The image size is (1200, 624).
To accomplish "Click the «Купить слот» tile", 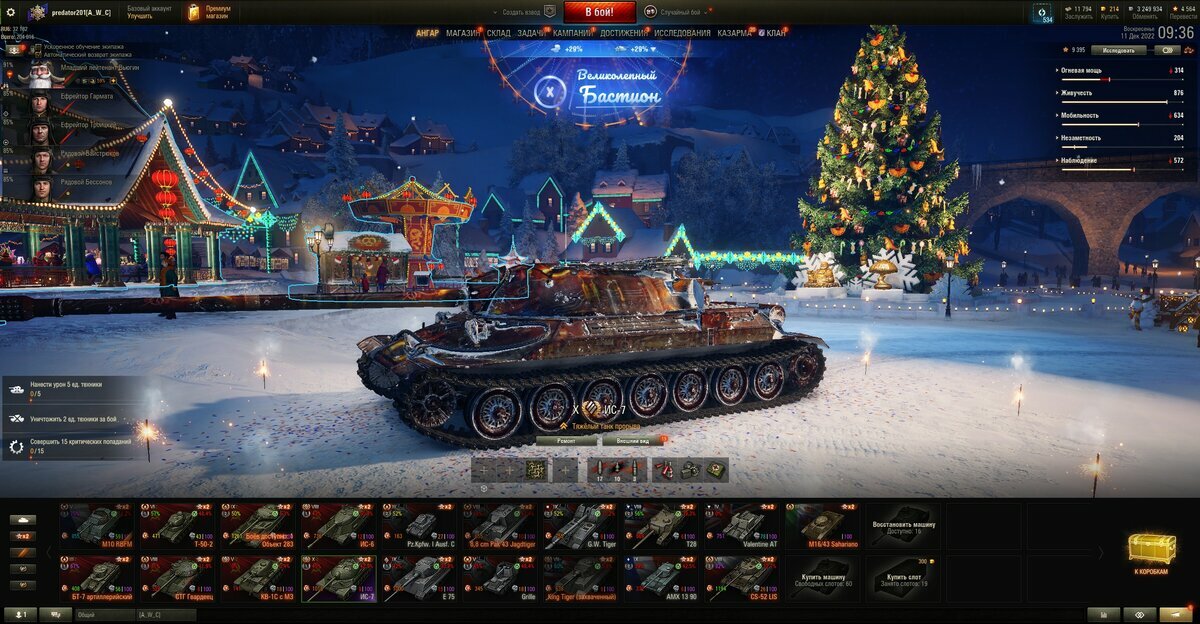I will [x=905, y=577].
